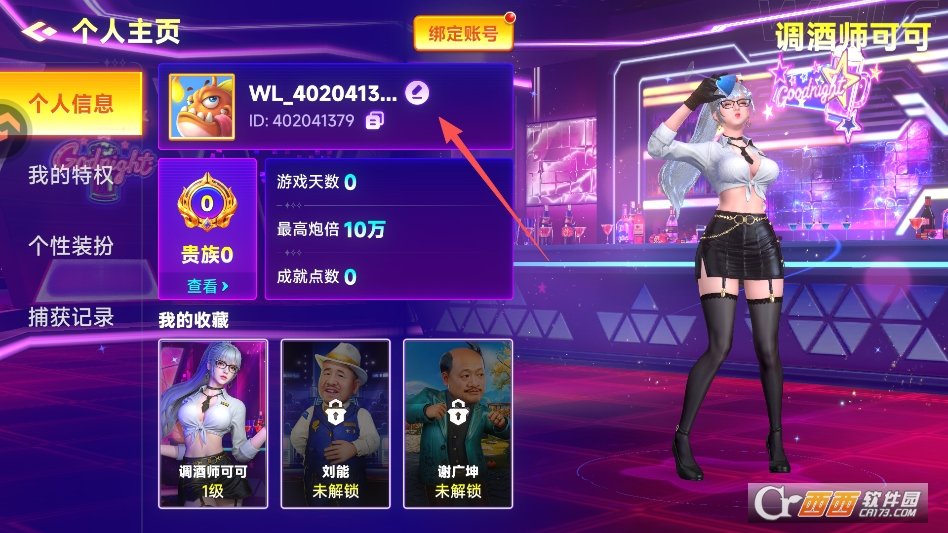Select the 个性装扮 tab
Viewport: 948px width, 533px height.
pos(70,246)
